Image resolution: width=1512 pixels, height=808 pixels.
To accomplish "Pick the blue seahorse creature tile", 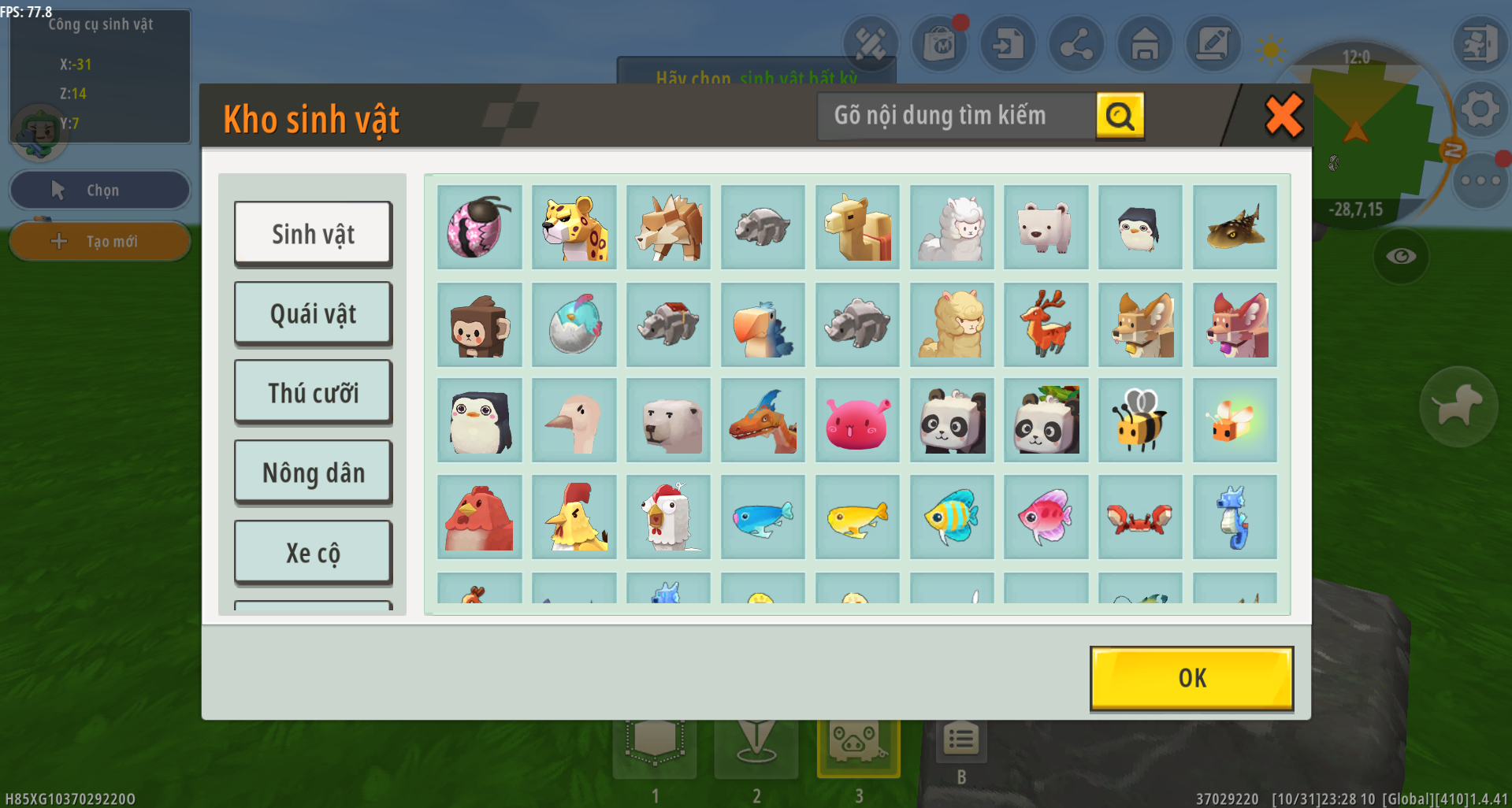I will [1235, 517].
